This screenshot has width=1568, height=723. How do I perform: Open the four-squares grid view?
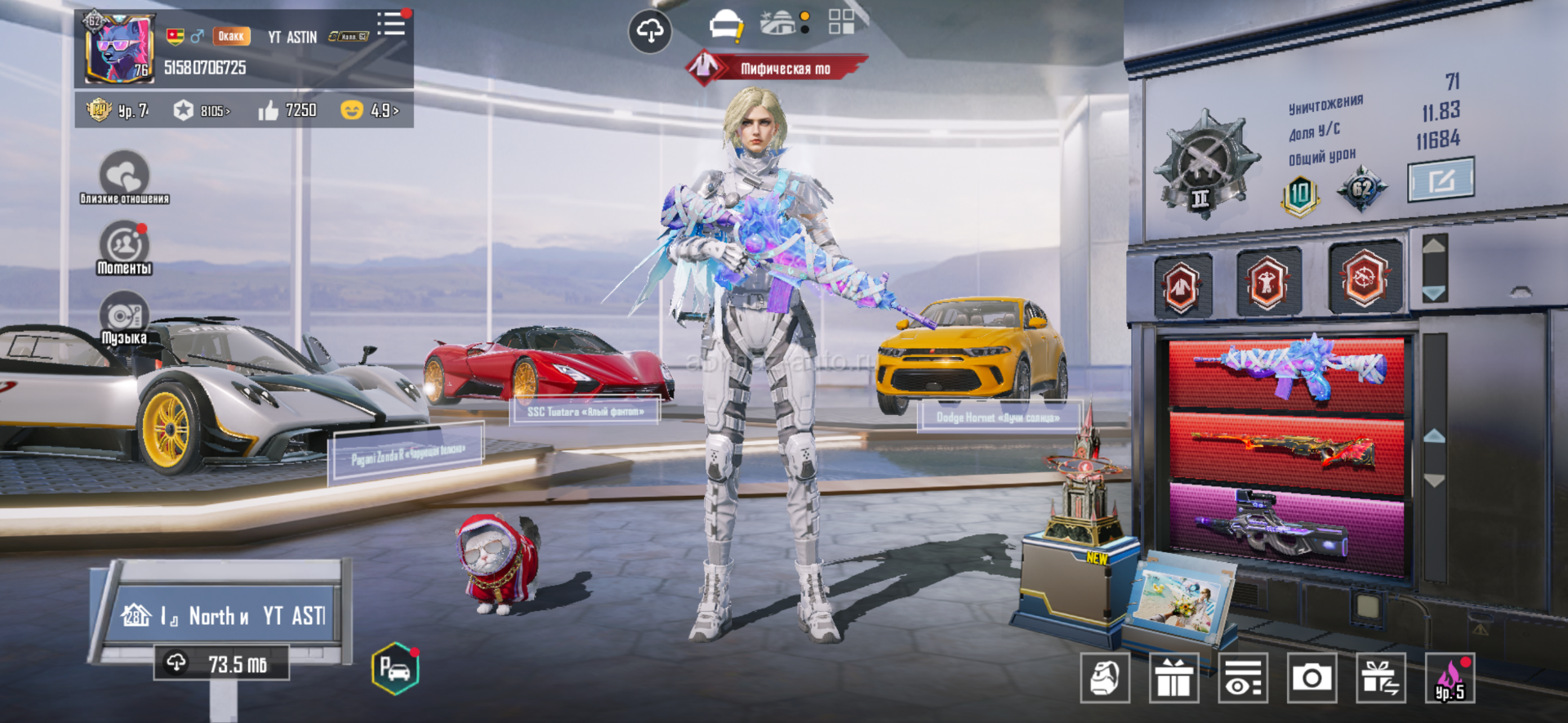[x=841, y=22]
